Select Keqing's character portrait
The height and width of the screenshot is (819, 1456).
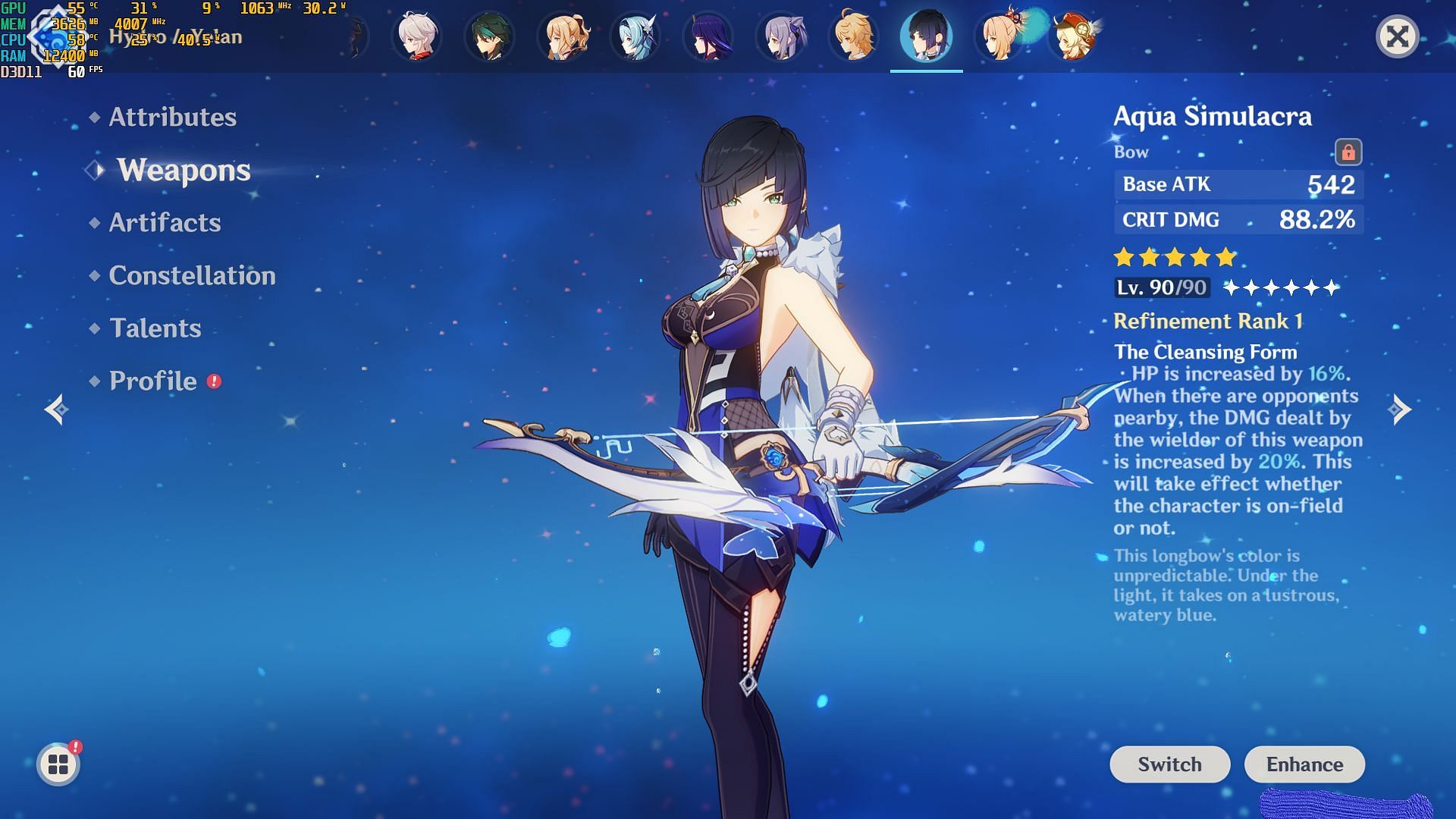click(x=782, y=36)
